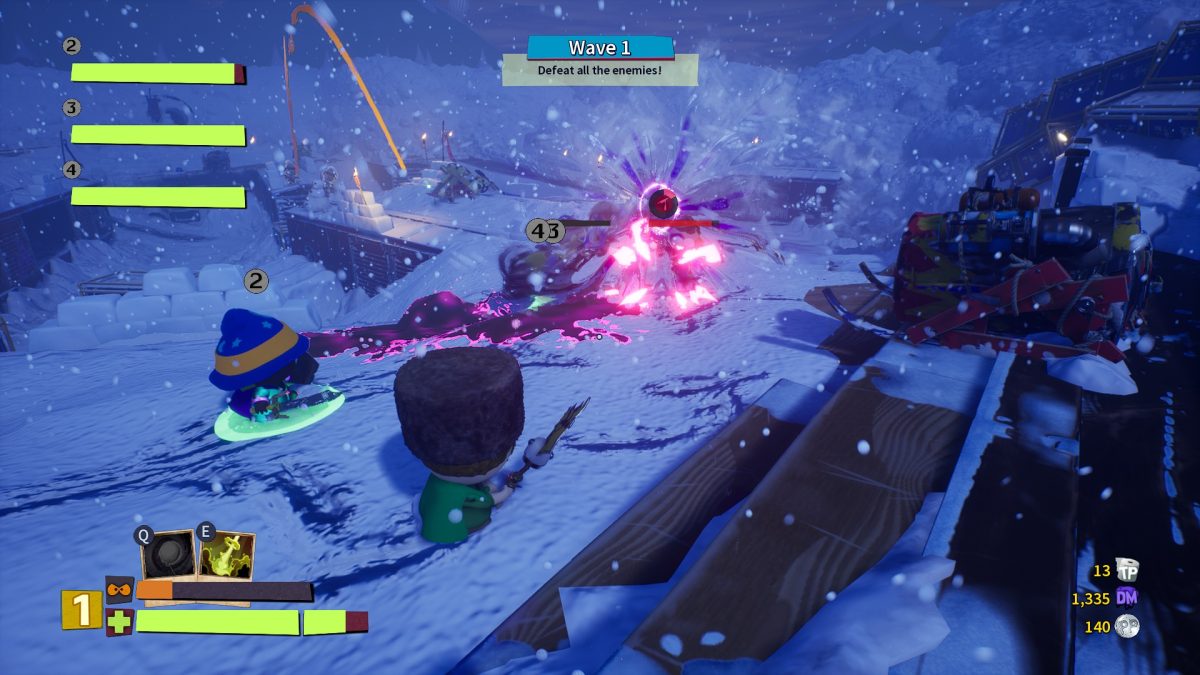The image size is (1200, 675).
Task: Select the Wave 1 objective banner
Action: click(600, 48)
